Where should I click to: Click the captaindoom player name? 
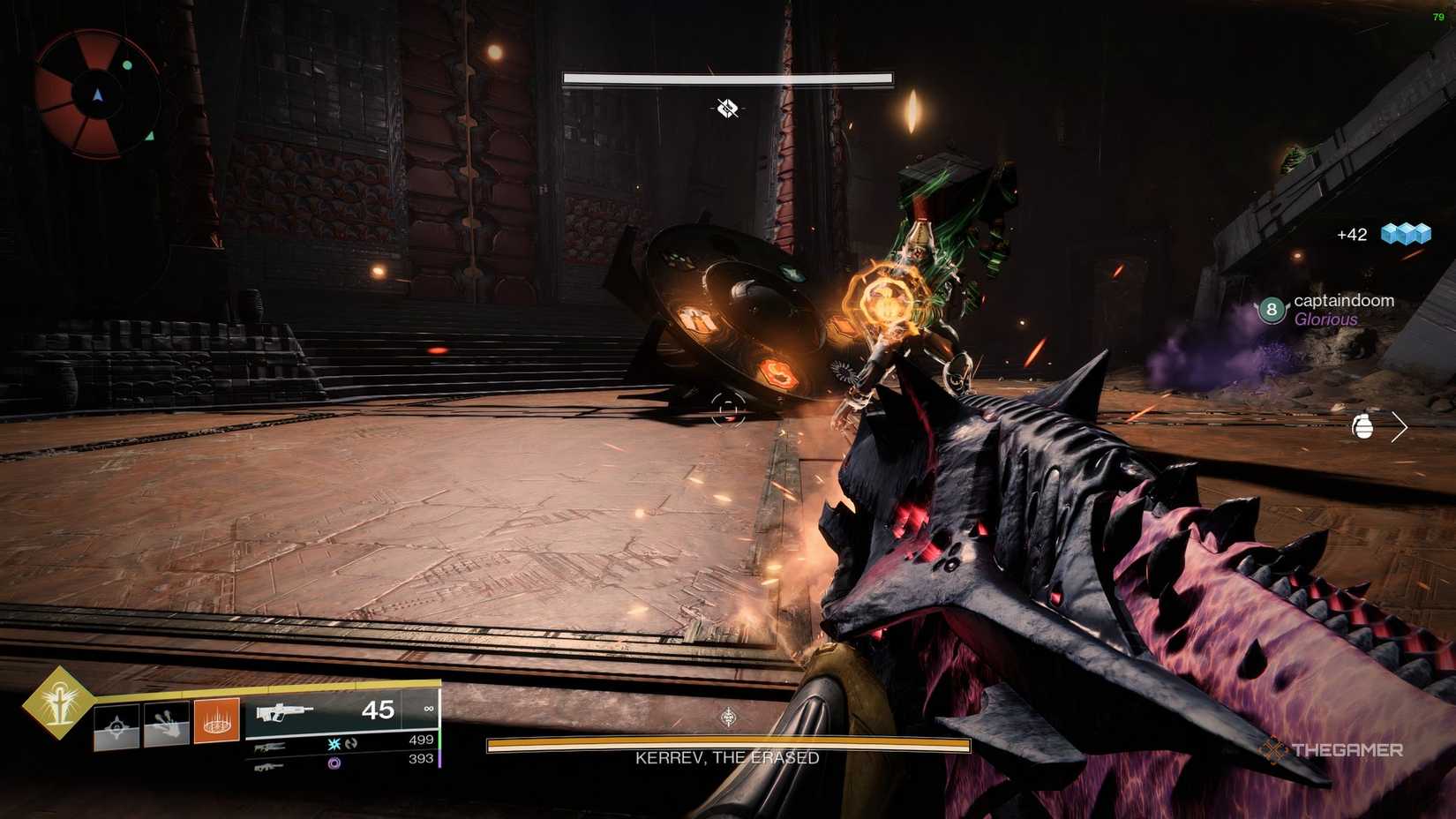1344,301
